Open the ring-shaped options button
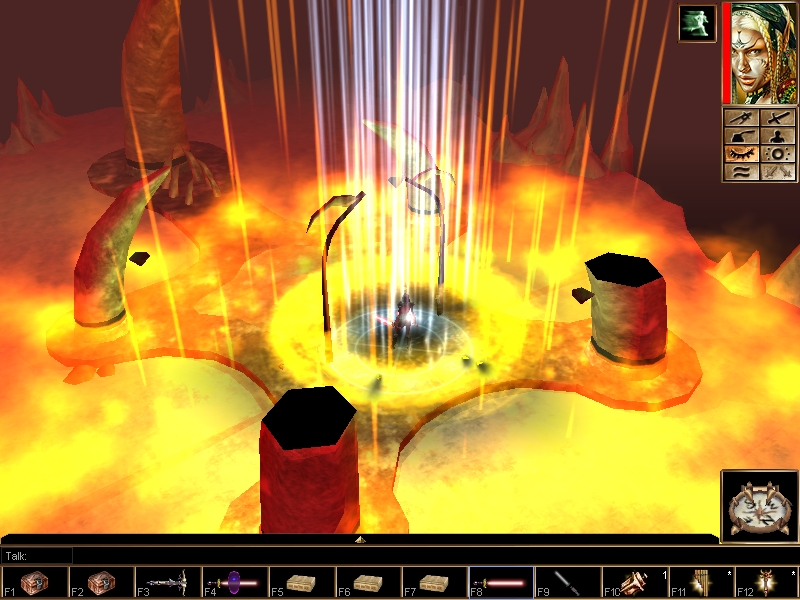The width and height of the screenshot is (800, 600). (777, 153)
